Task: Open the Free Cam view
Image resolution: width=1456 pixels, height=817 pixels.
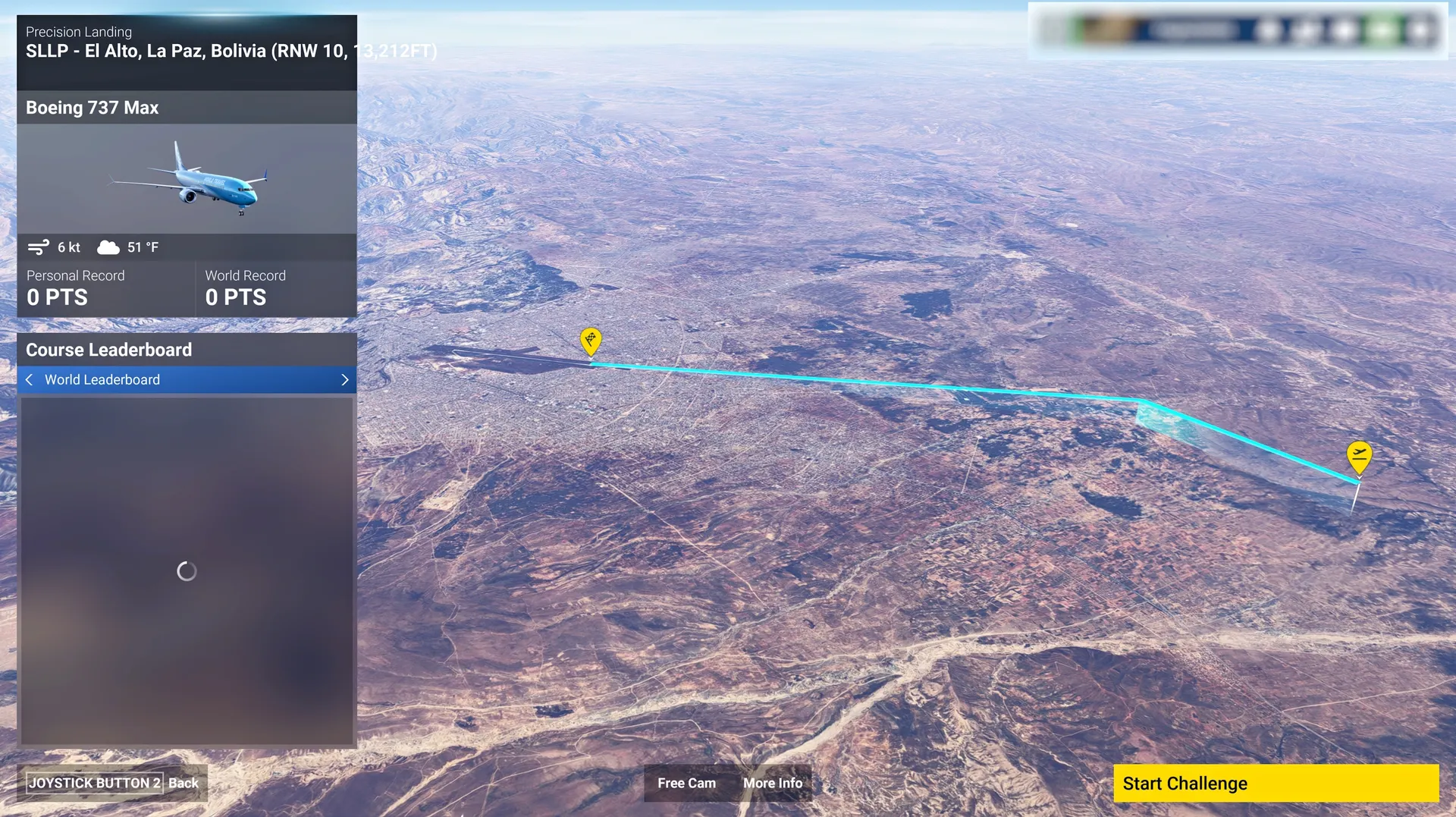Action: coord(686,783)
